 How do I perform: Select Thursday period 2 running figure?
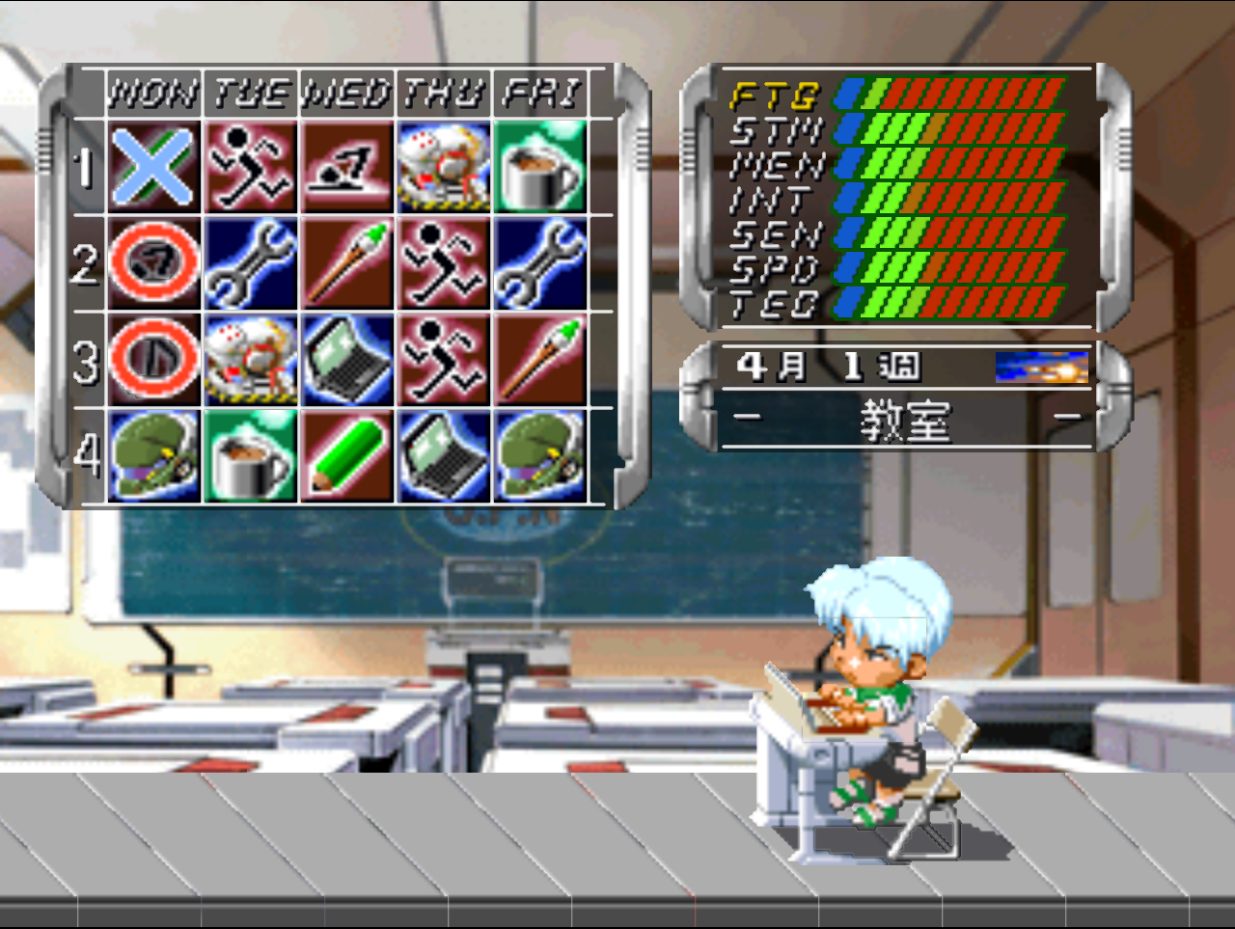[x=443, y=263]
